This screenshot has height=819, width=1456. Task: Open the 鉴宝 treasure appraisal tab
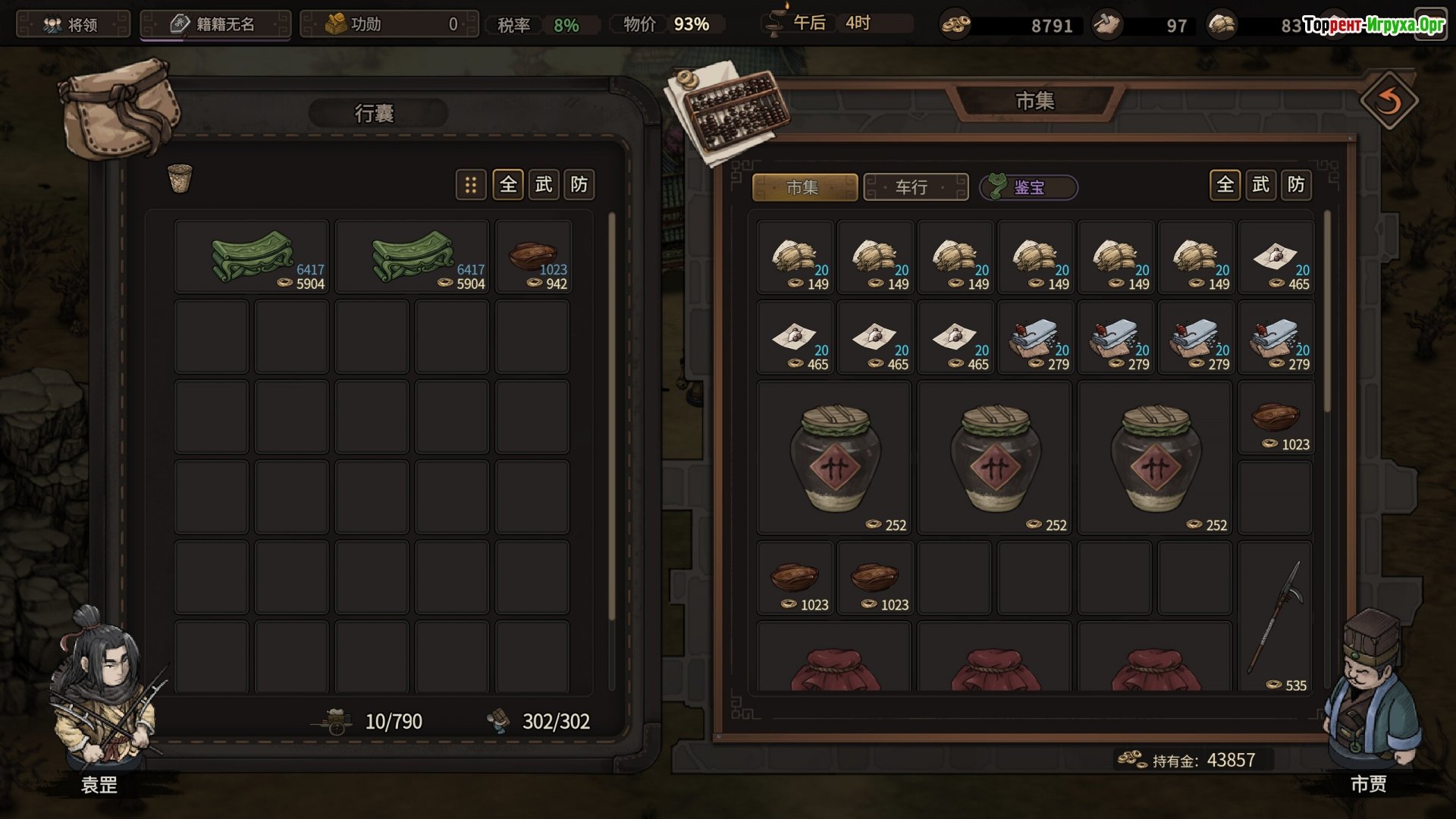(x=1028, y=187)
